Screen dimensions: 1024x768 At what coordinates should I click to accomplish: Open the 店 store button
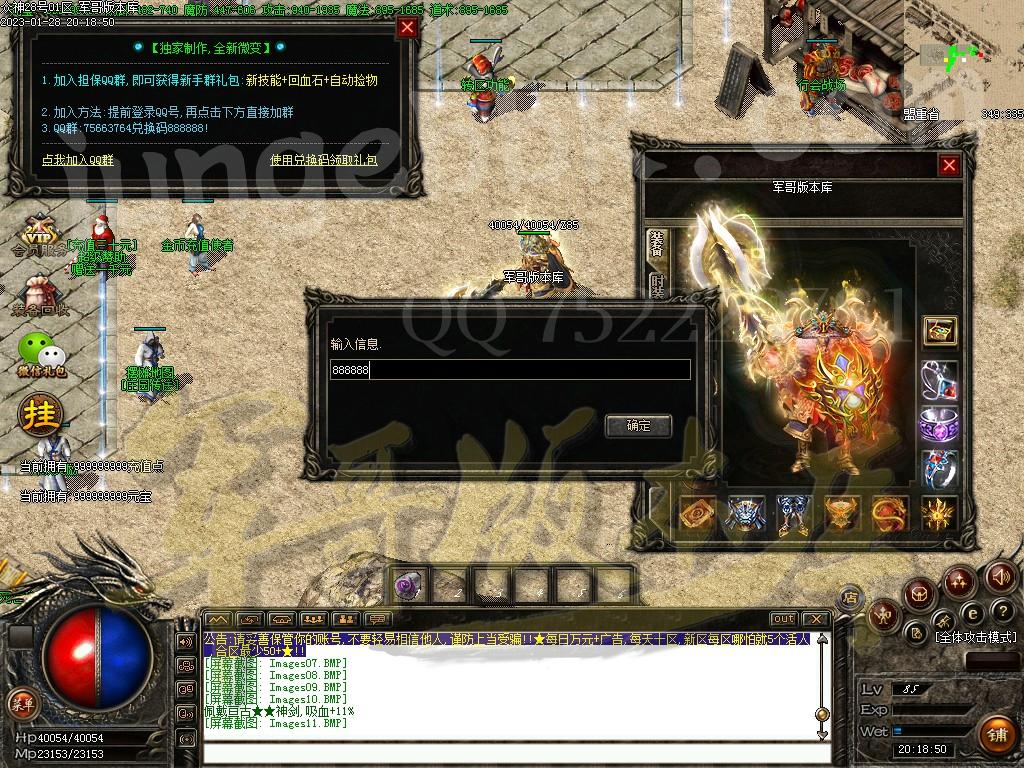pos(850,597)
